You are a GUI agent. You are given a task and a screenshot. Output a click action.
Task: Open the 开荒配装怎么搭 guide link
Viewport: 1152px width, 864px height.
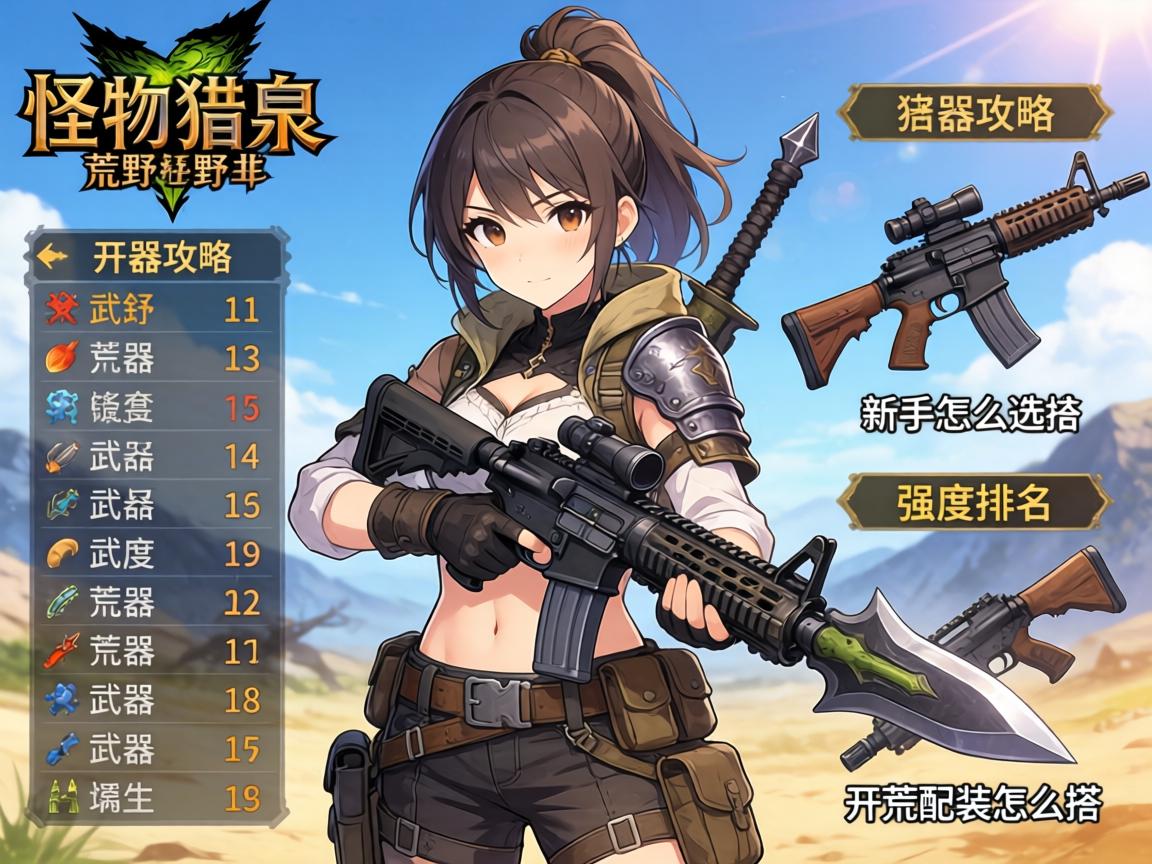(972, 802)
